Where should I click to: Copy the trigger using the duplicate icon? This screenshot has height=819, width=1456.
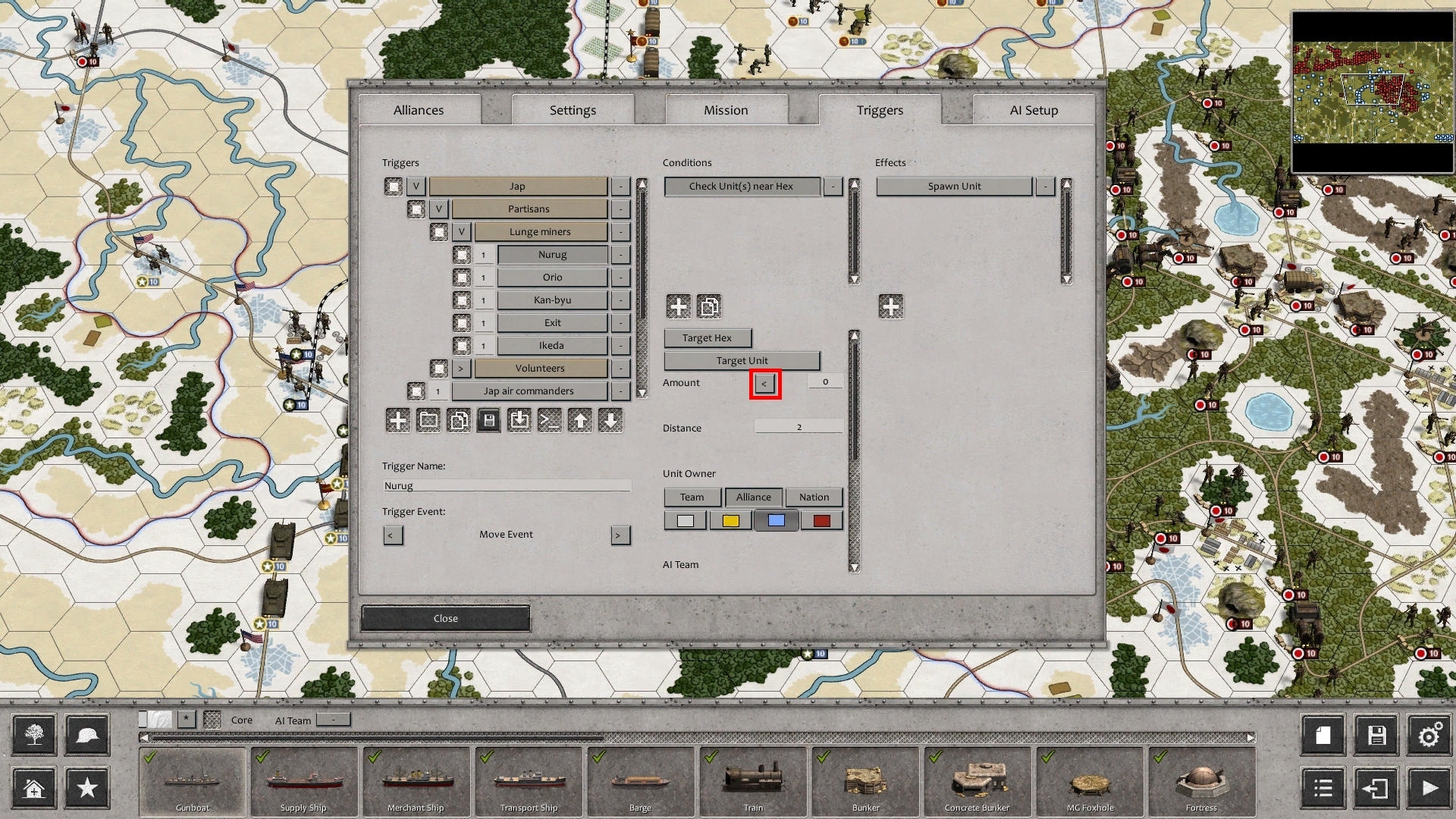coord(459,420)
